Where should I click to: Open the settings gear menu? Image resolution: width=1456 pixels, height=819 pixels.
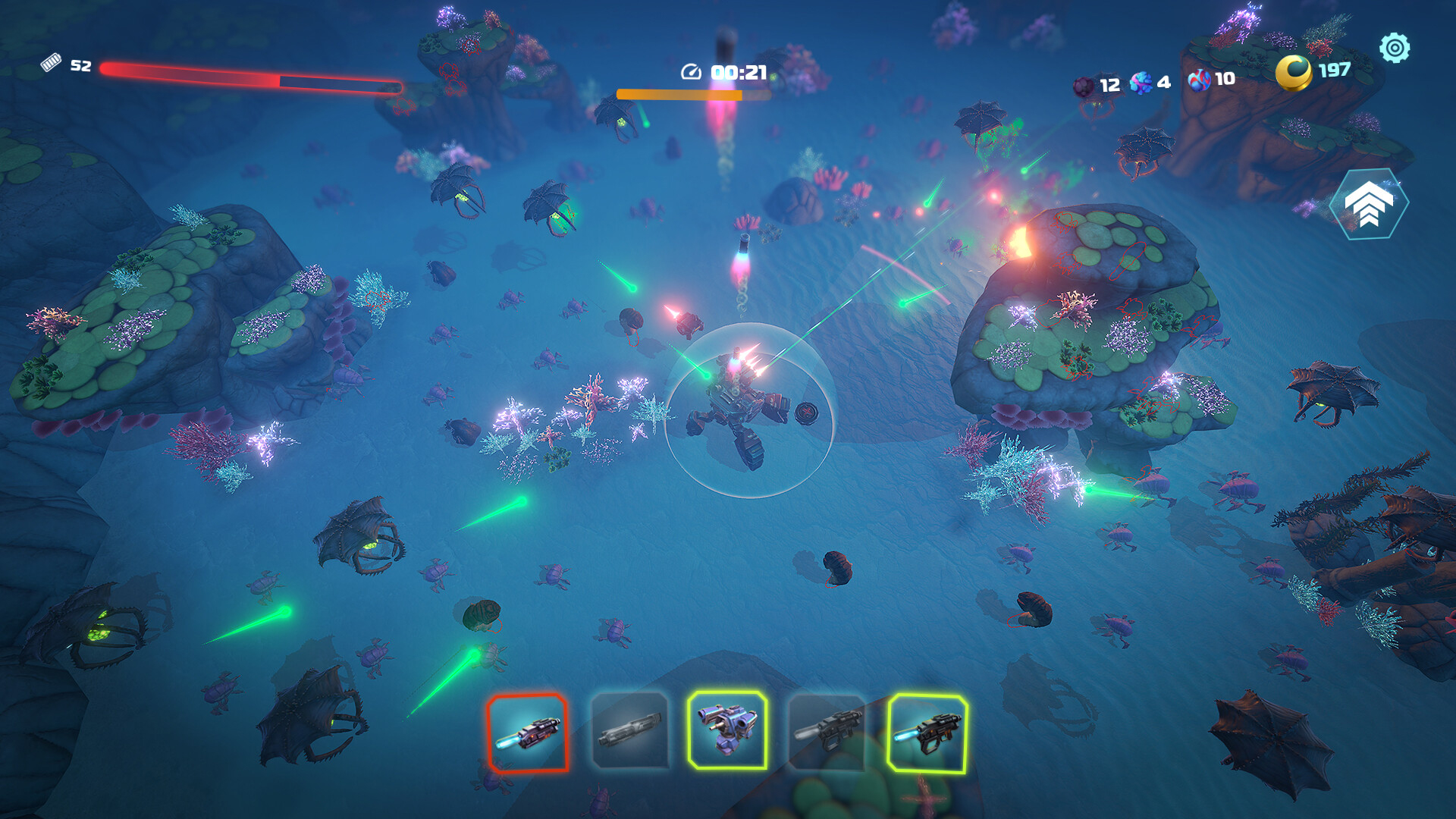click(x=1395, y=48)
